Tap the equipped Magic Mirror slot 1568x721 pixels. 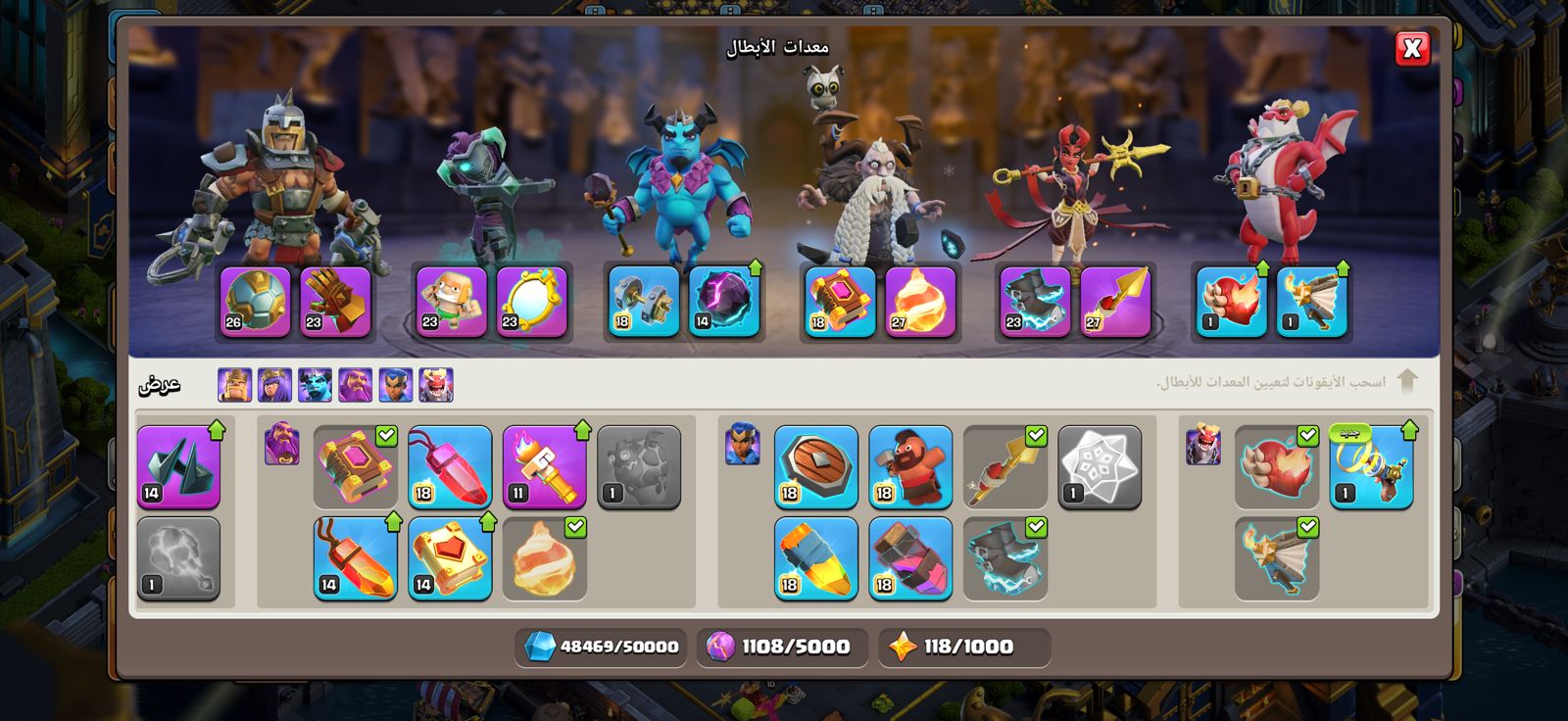[x=531, y=301]
